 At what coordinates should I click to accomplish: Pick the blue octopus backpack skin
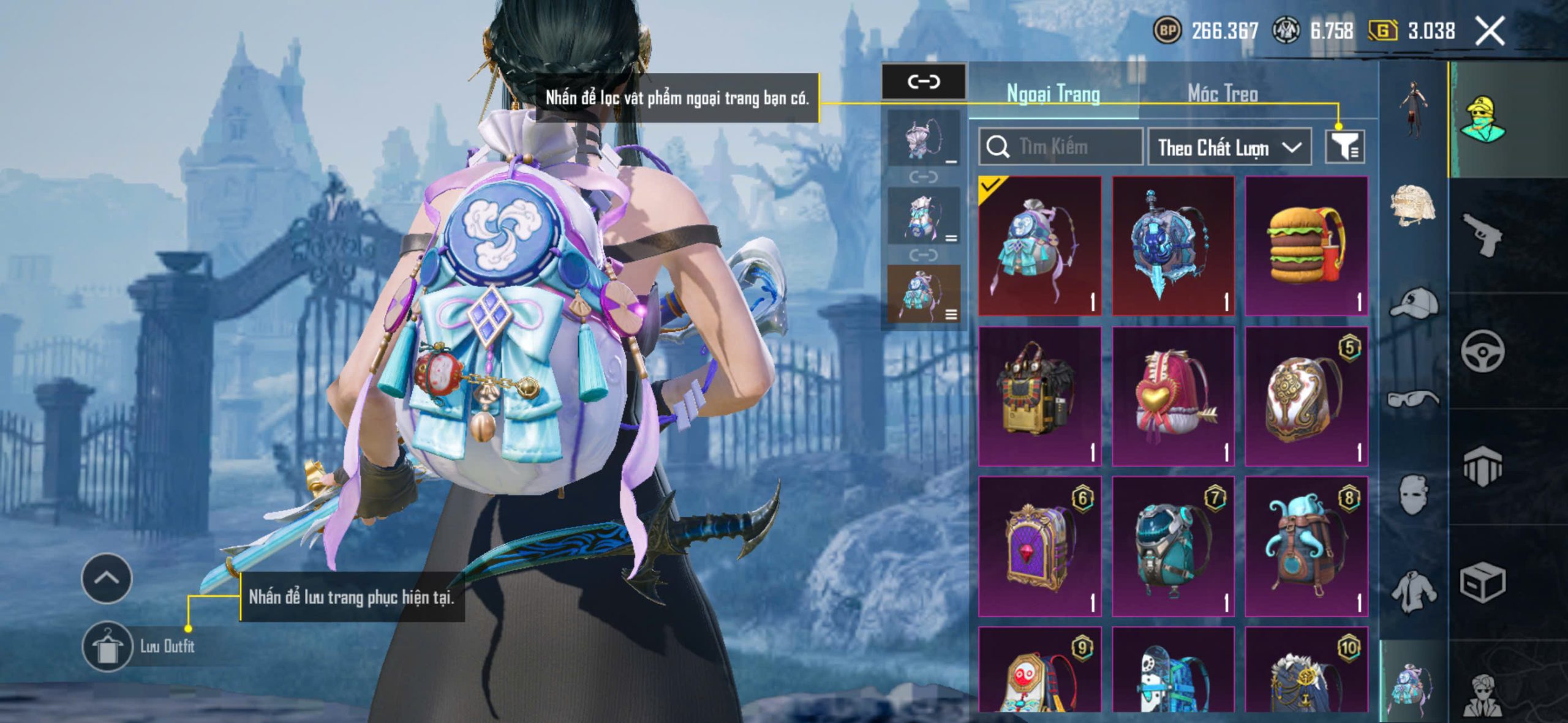[x=1306, y=546]
